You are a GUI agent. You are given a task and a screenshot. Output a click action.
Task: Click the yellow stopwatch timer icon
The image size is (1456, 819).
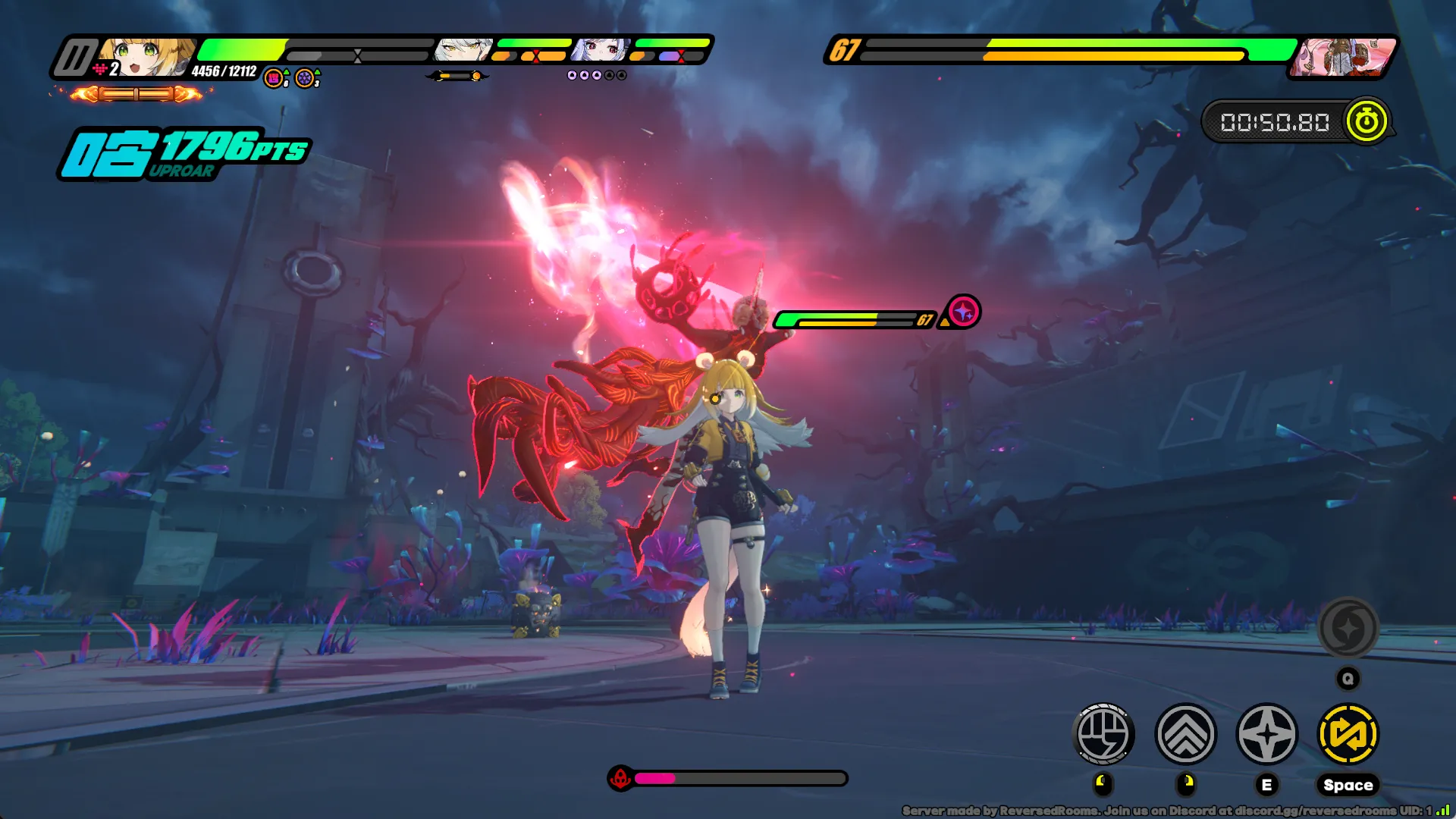(1367, 121)
